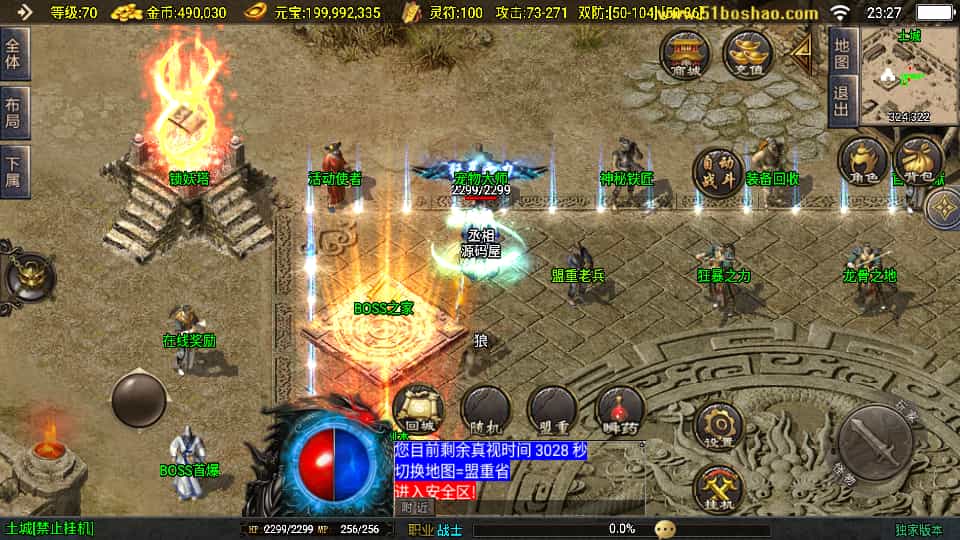Viewport: 960px width, 540px height.
Task: Activate the 盟重 teleport button
Action: [x=552, y=408]
